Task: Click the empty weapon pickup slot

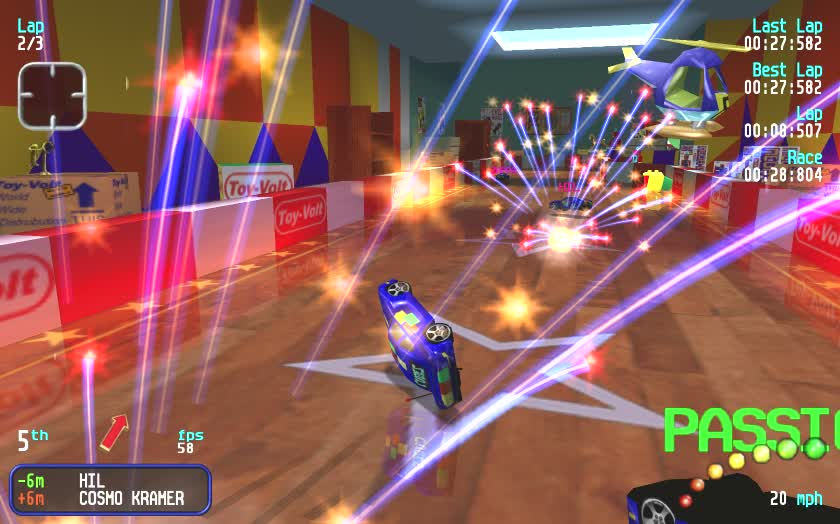Action: click(x=52, y=96)
